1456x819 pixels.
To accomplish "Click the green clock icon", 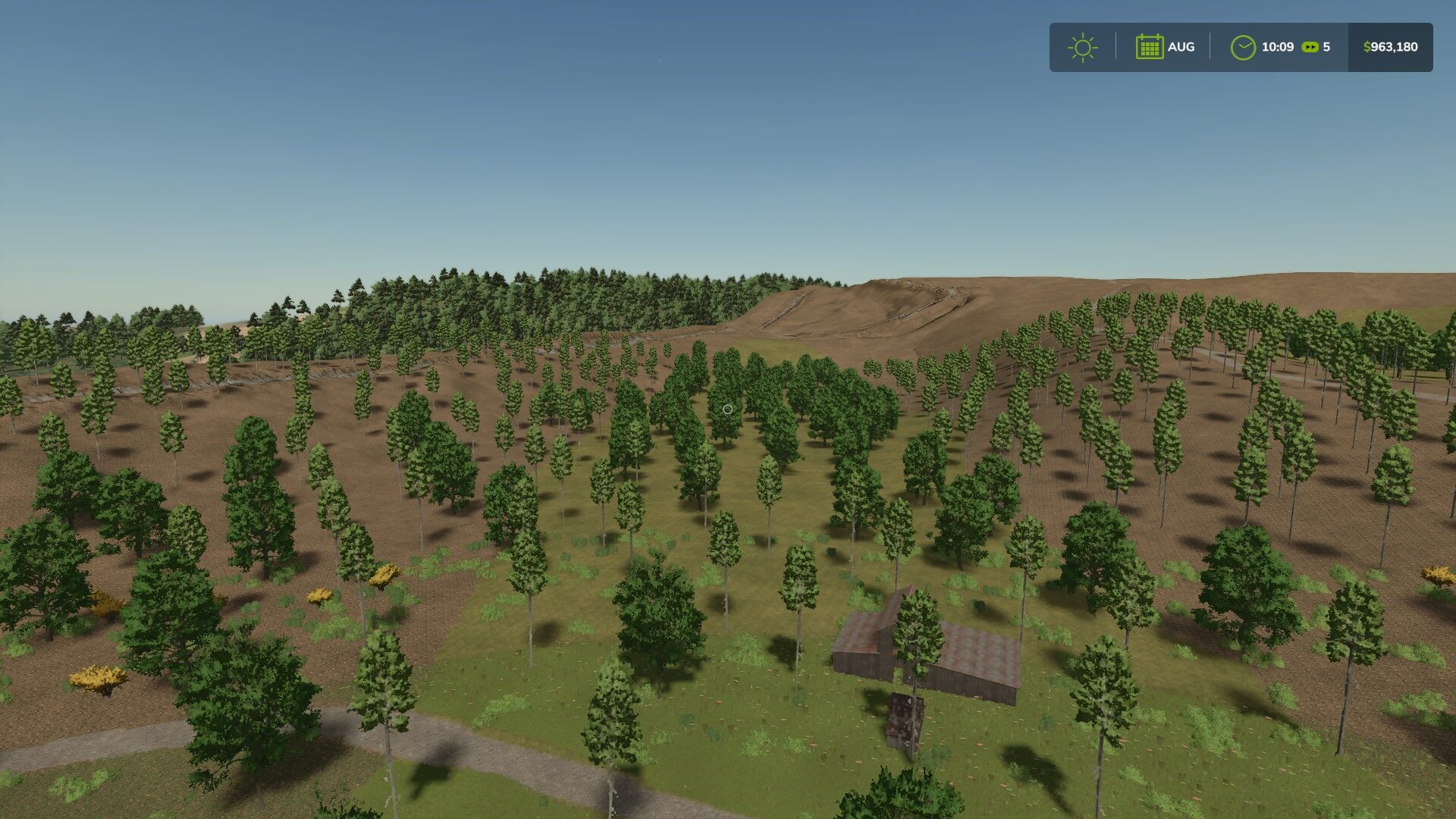I will click(1242, 47).
